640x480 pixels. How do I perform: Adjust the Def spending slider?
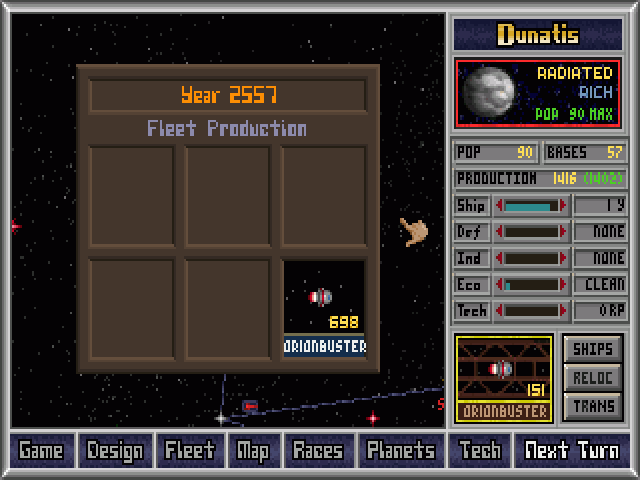click(x=532, y=232)
